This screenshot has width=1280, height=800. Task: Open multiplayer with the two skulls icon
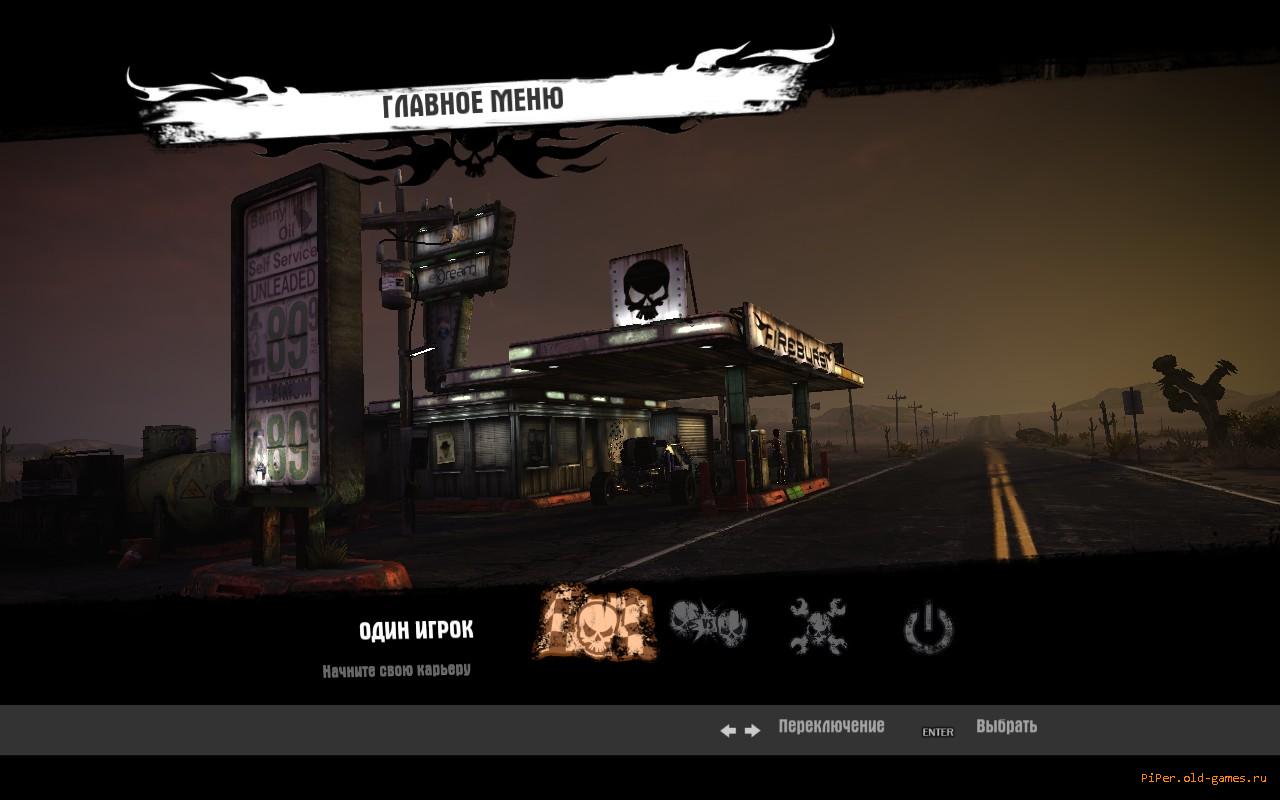pos(708,624)
